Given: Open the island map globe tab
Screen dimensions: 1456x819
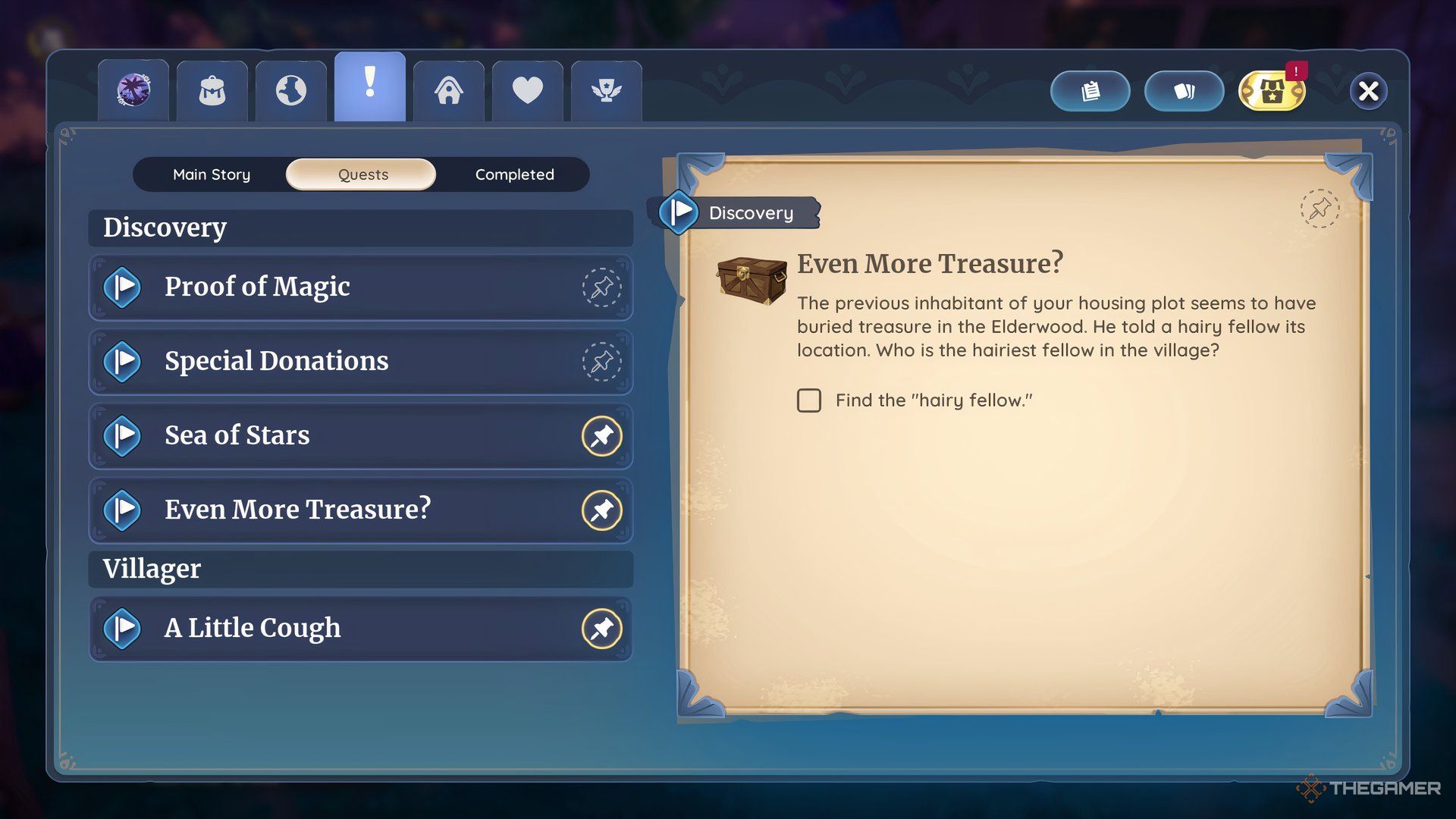Looking at the screenshot, I should [290, 89].
